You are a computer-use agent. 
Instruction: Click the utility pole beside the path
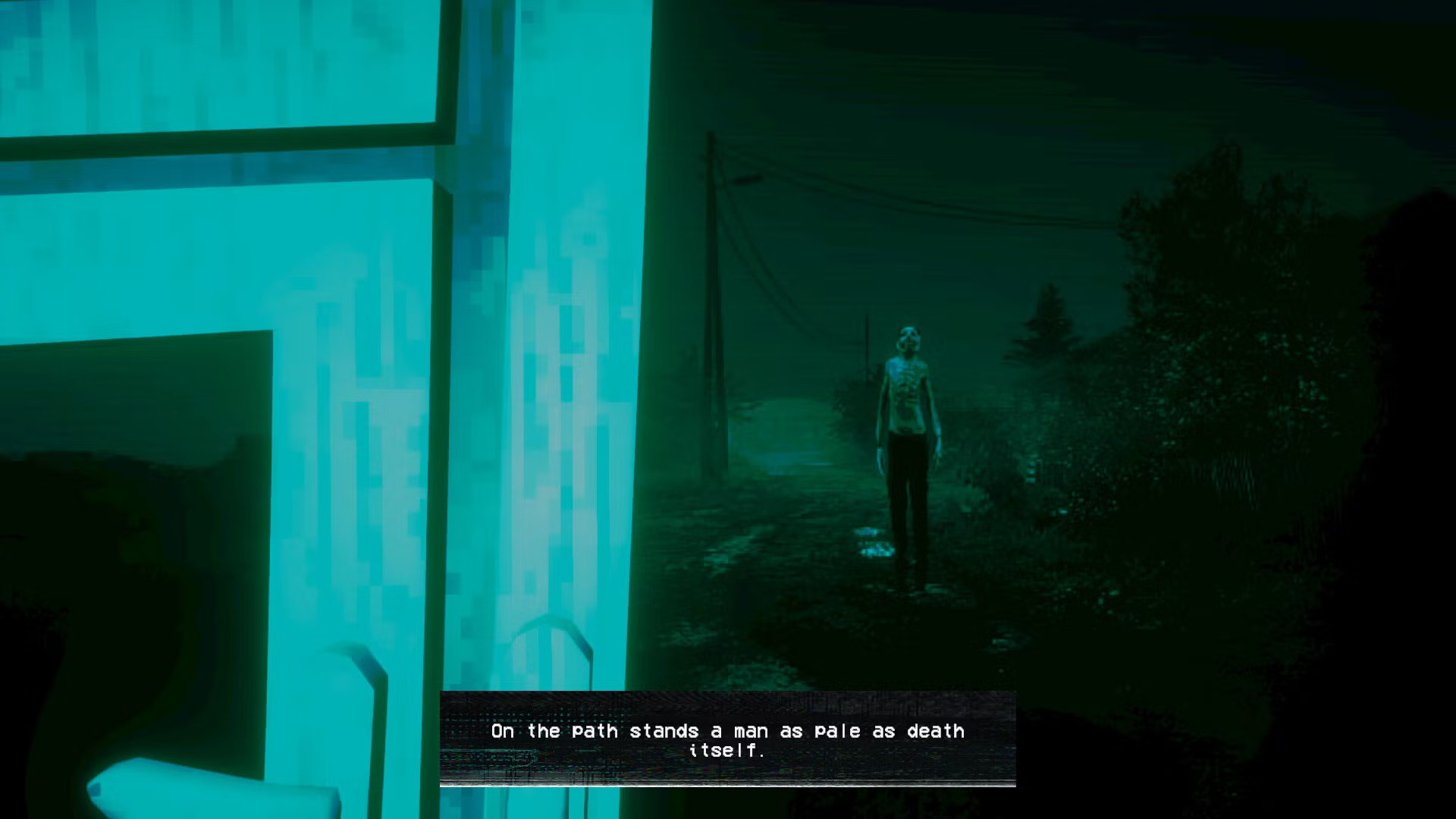click(713, 303)
